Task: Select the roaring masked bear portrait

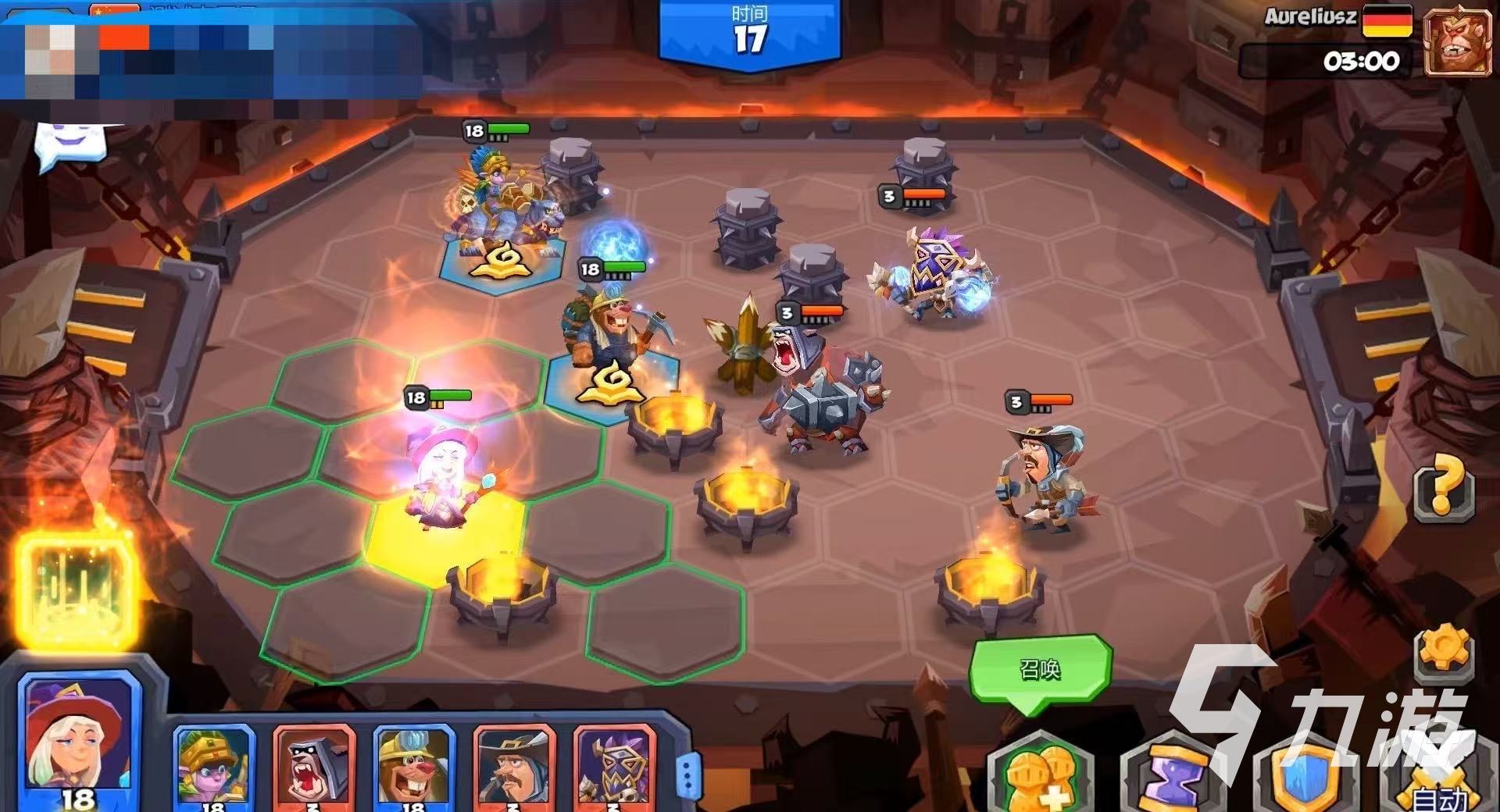Action: pyautogui.click(x=314, y=765)
